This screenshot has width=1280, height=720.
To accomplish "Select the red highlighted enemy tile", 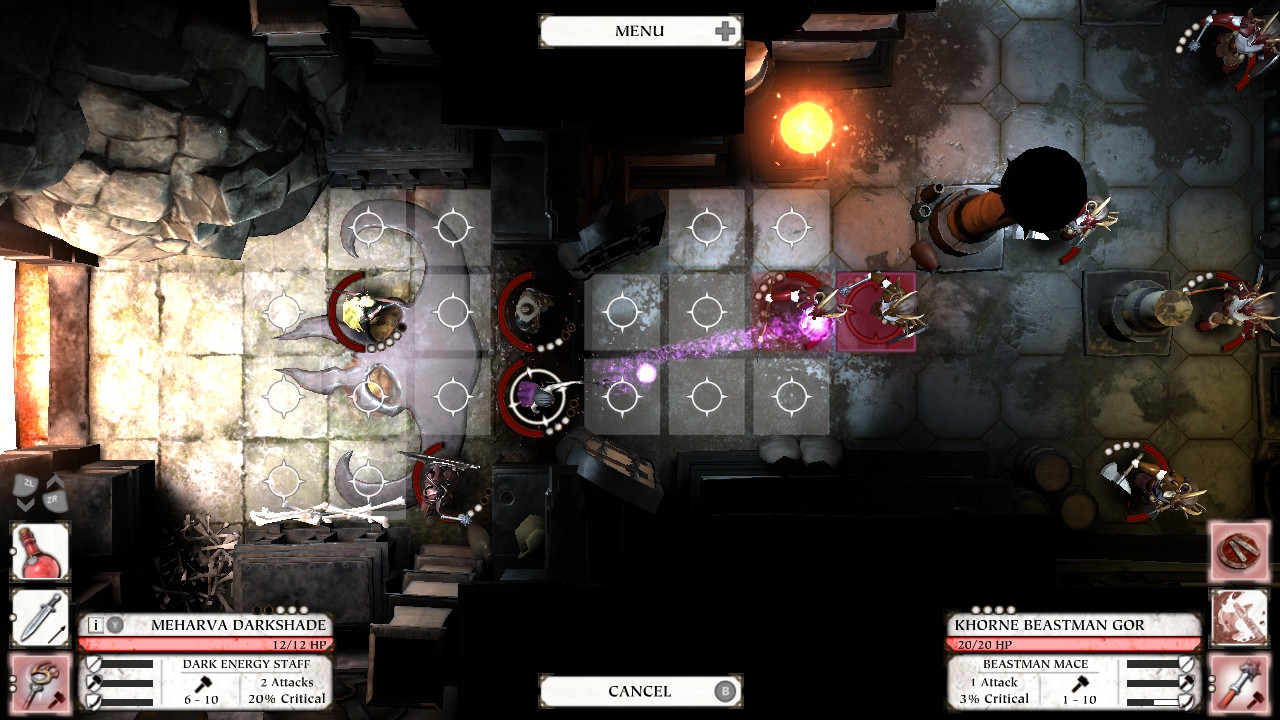I will pos(878,309).
